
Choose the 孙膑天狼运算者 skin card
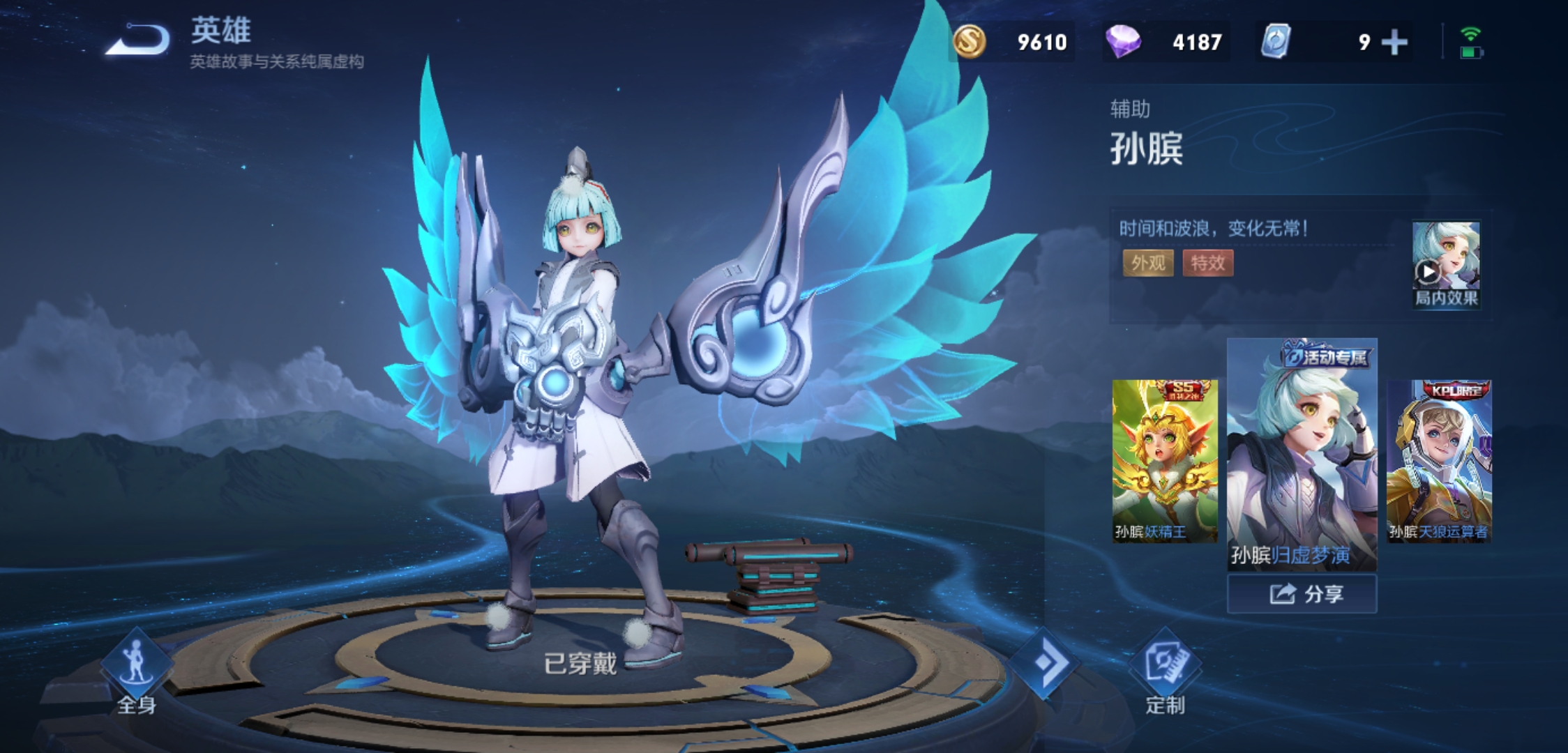(x=1438, y=461)
